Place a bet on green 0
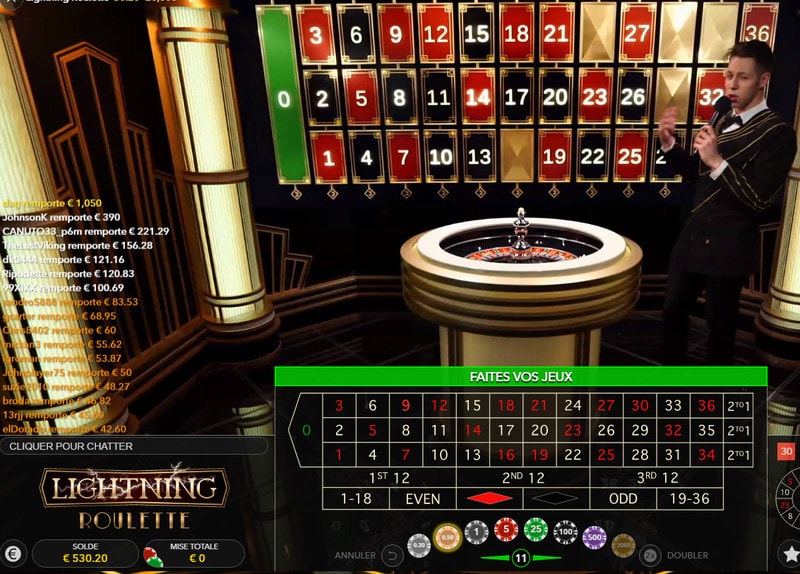800x574 pixels. tap(306, 431)
